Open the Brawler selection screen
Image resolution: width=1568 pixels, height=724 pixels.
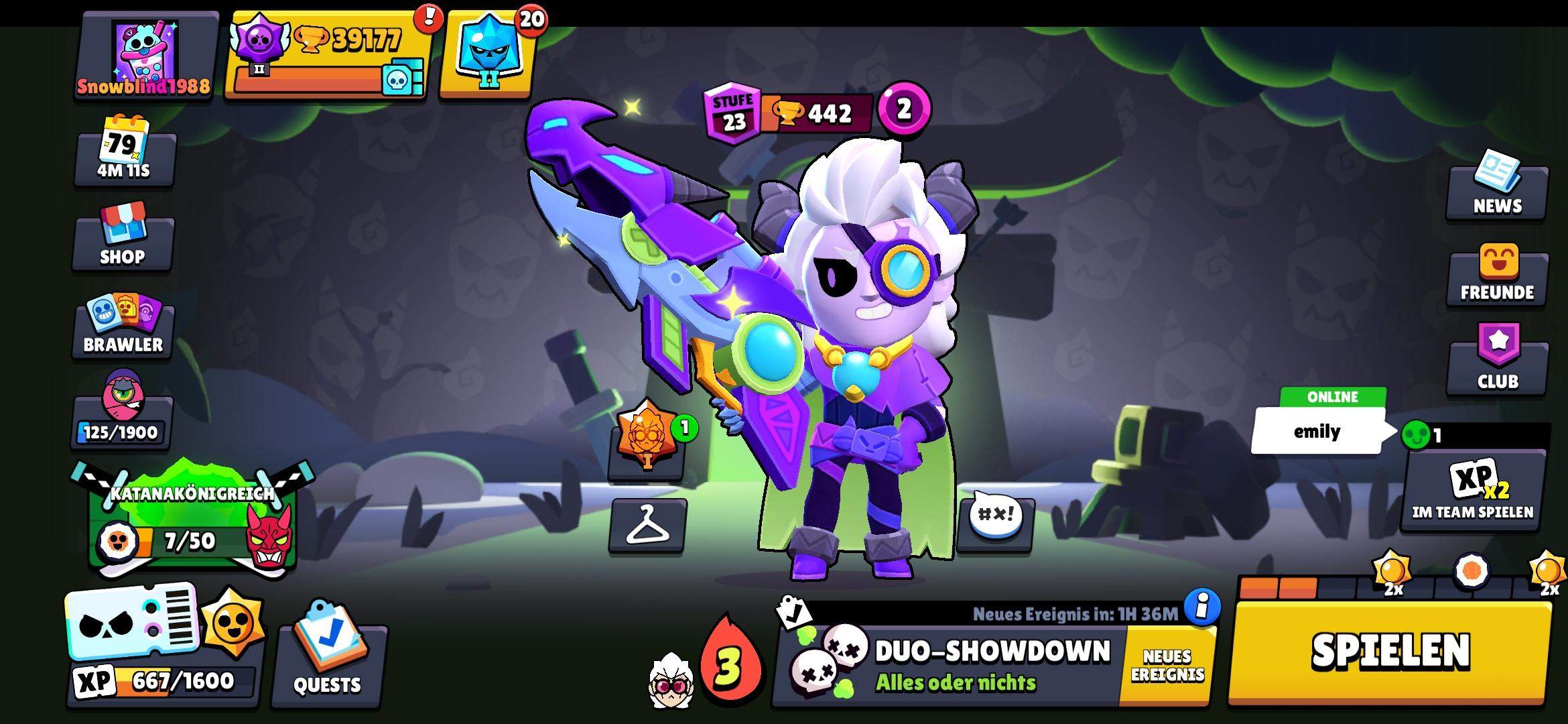coord(122,322)
